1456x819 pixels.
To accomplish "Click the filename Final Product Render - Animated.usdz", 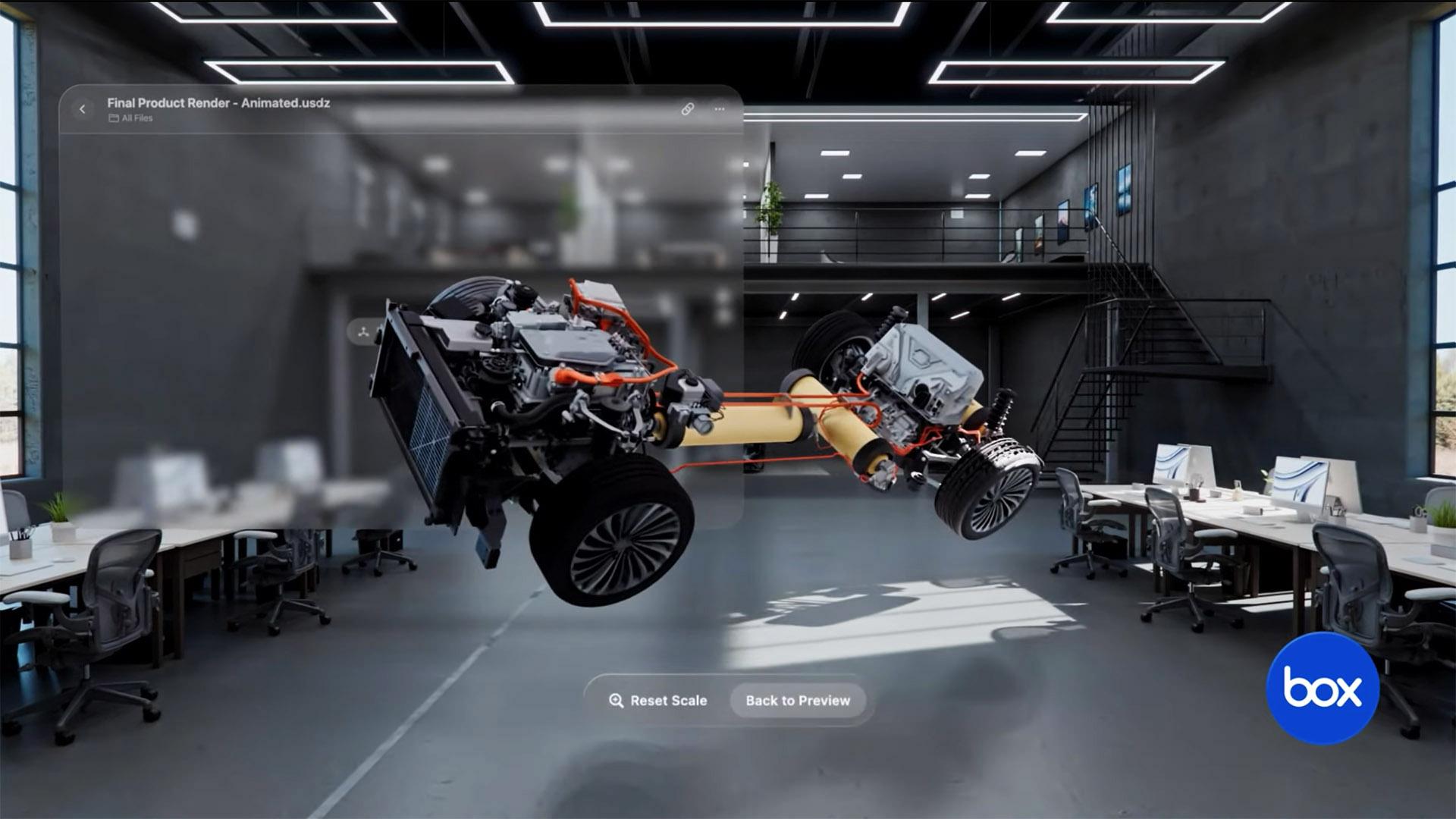I will tap(218, 104).
